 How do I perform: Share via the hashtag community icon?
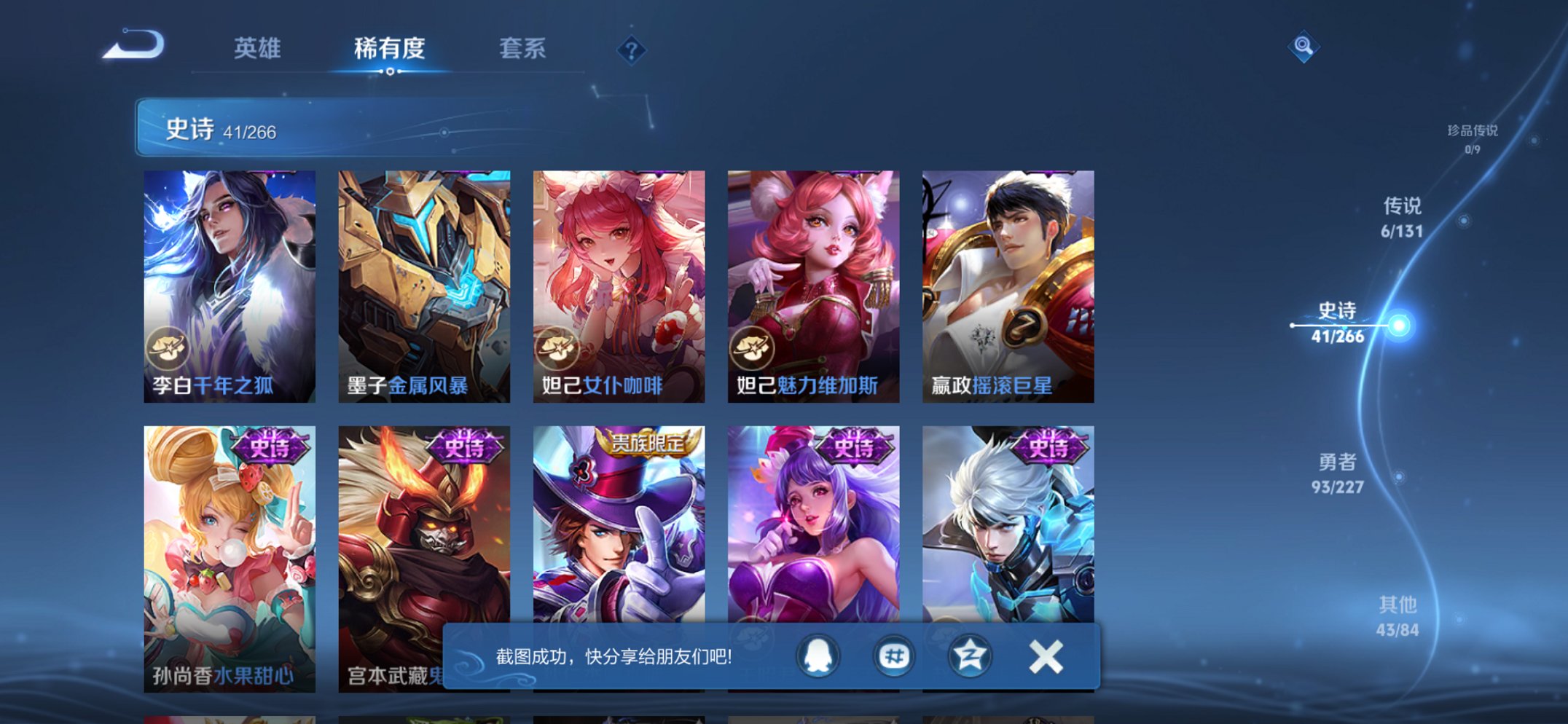pos(893,656)
